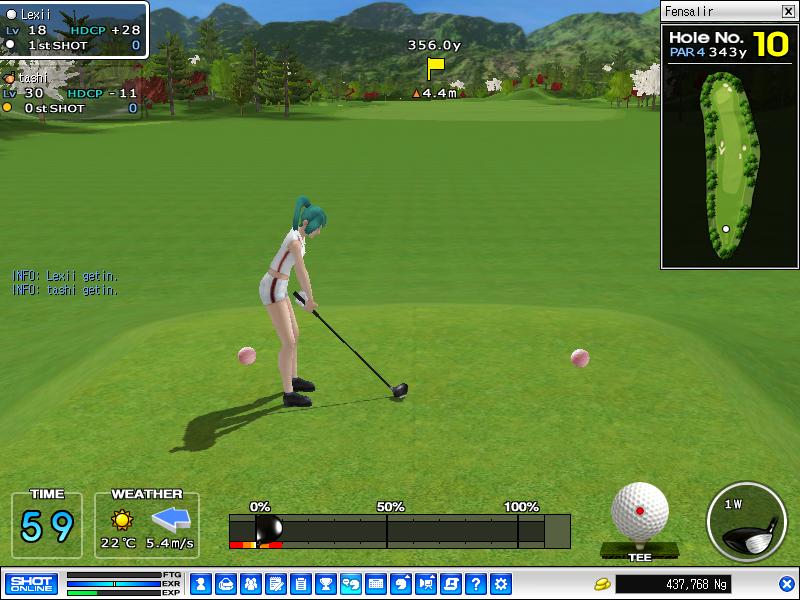The width and height of the screenshot is (800, 600).
Task: Click the wind direction weather panel
Action: (x=147, y=524)
